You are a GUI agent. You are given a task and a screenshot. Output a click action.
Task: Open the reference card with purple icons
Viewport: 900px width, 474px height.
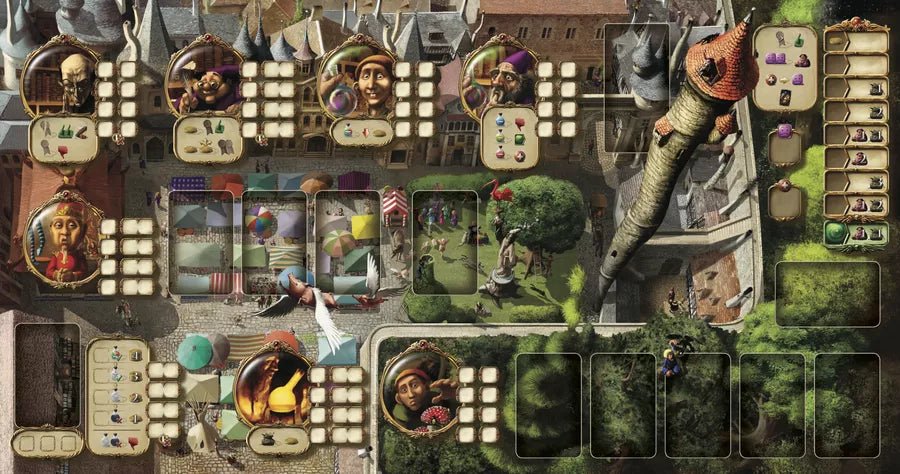785,68
